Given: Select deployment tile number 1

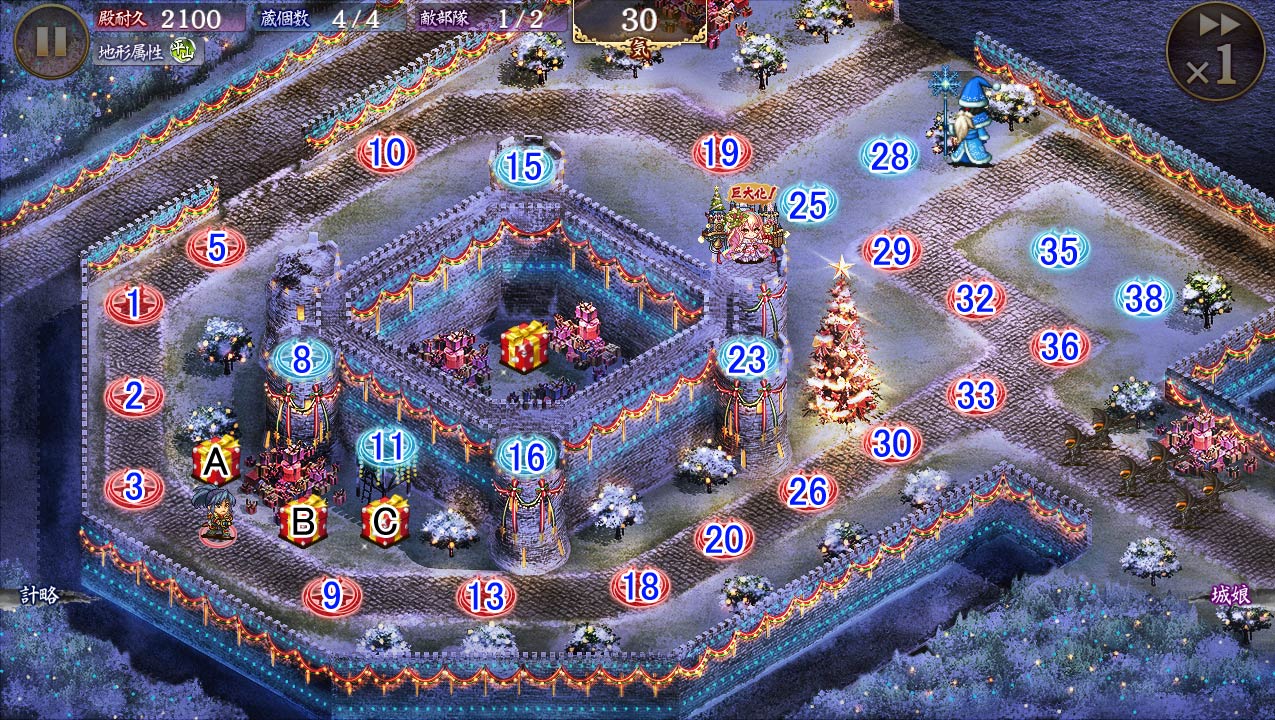Looking at the screenshot, I should click(134, 304).
